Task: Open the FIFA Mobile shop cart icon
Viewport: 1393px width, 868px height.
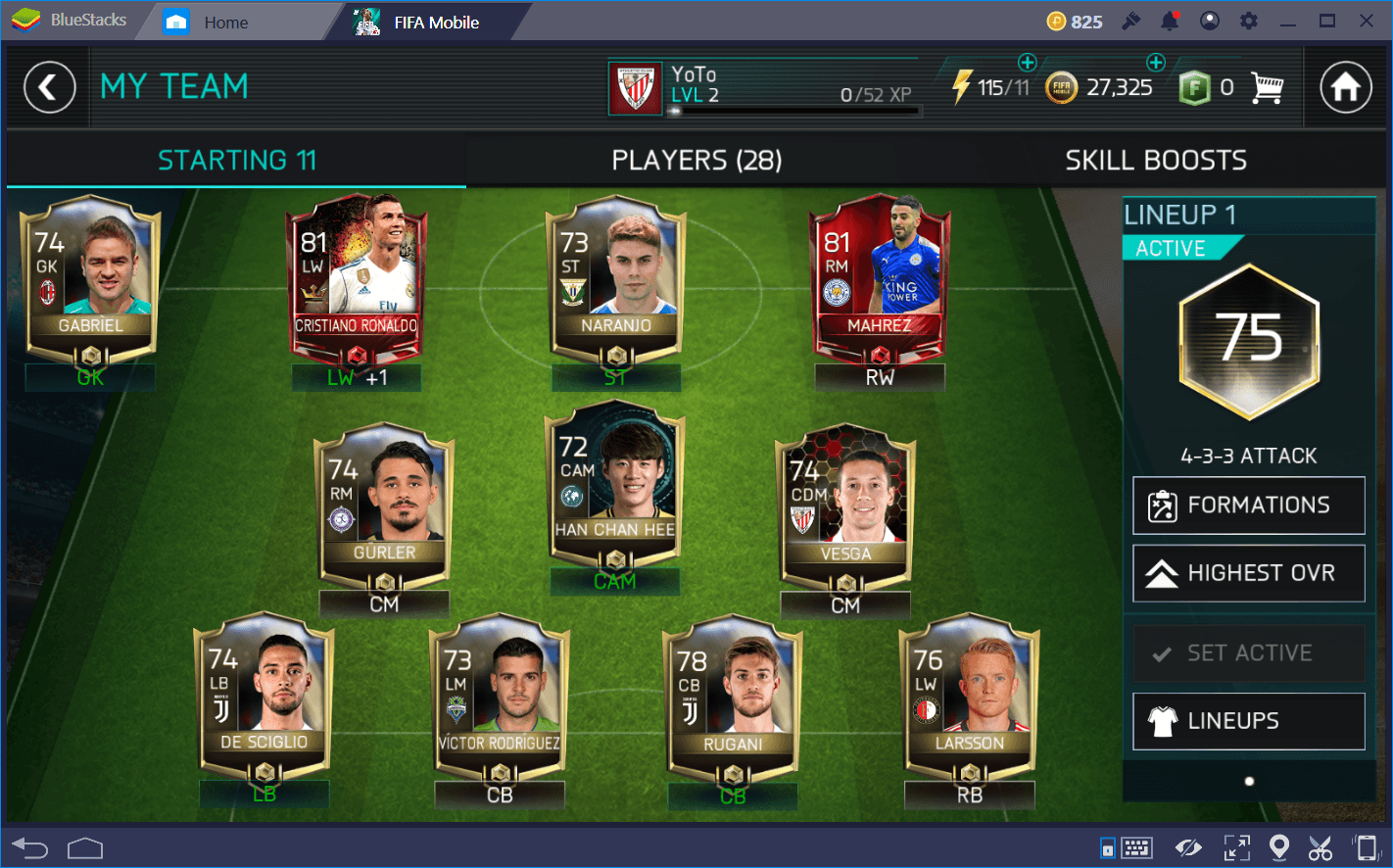Action: [x=1269, y=87]
